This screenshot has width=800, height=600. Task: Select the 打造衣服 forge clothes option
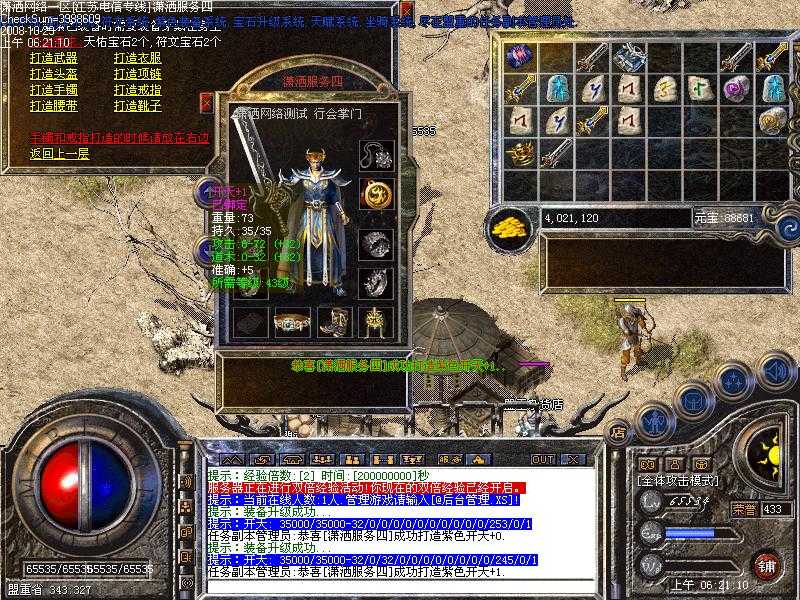click(138, 58)
